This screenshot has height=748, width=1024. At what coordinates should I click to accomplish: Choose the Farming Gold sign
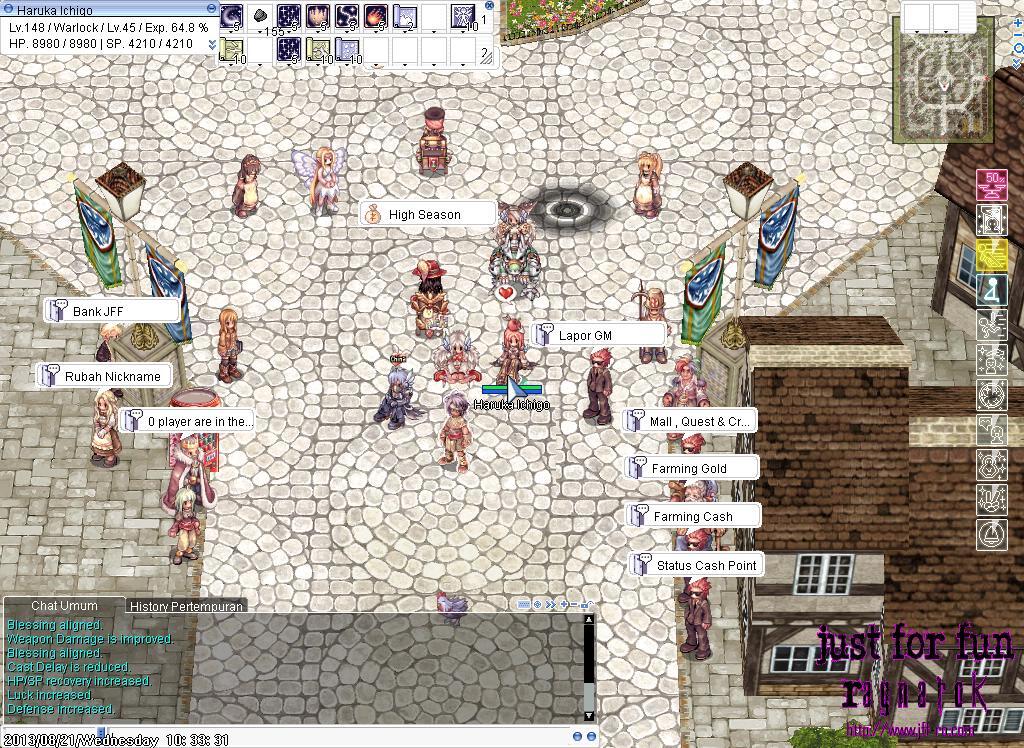[690, 468]
